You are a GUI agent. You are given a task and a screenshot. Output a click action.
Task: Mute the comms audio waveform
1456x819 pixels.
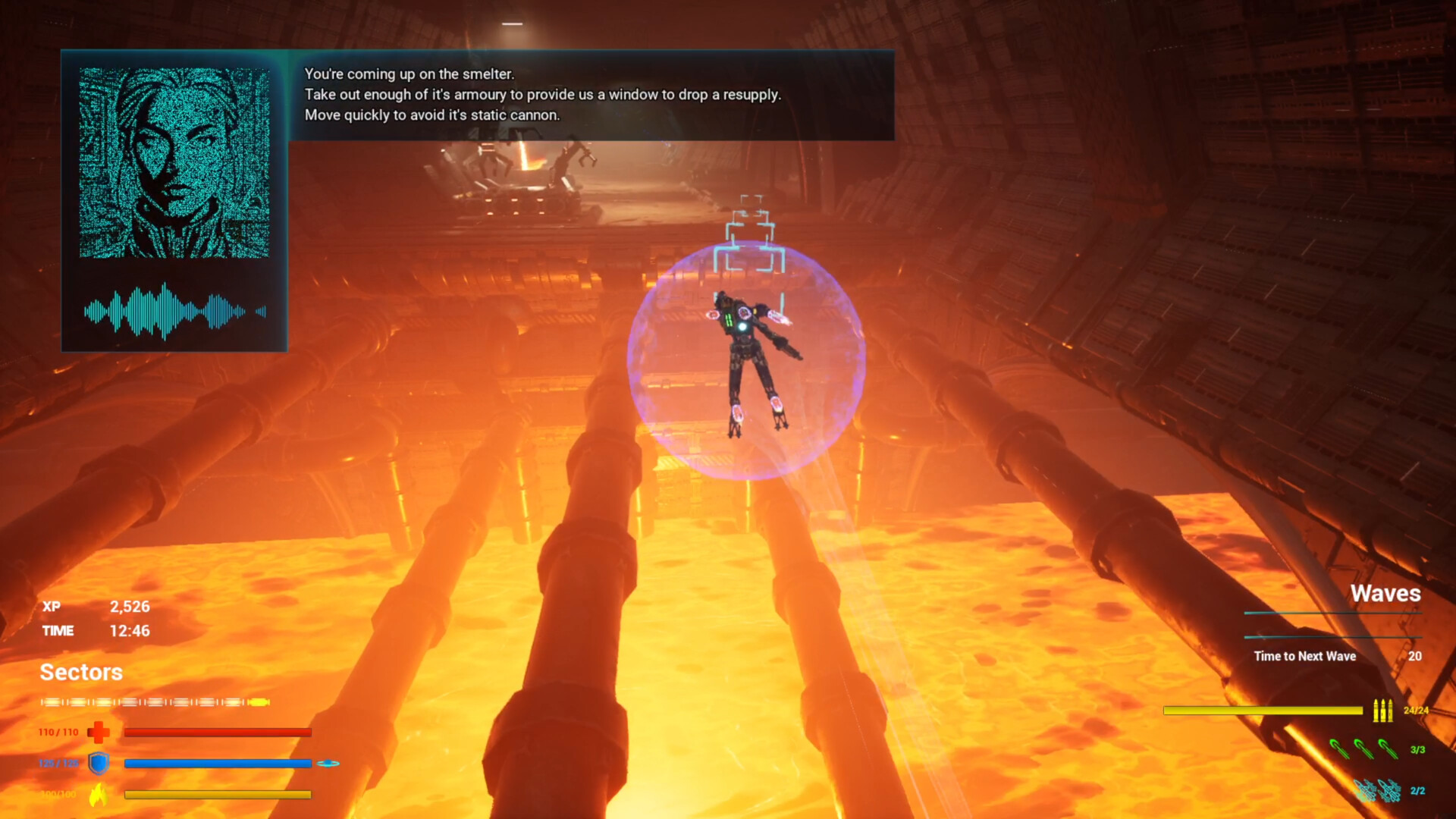174,310
